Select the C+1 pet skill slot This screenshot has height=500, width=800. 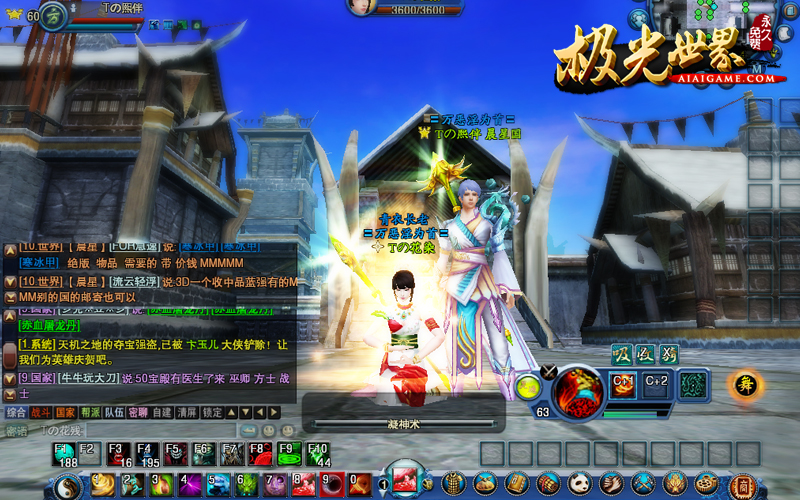tap(623, 384)
